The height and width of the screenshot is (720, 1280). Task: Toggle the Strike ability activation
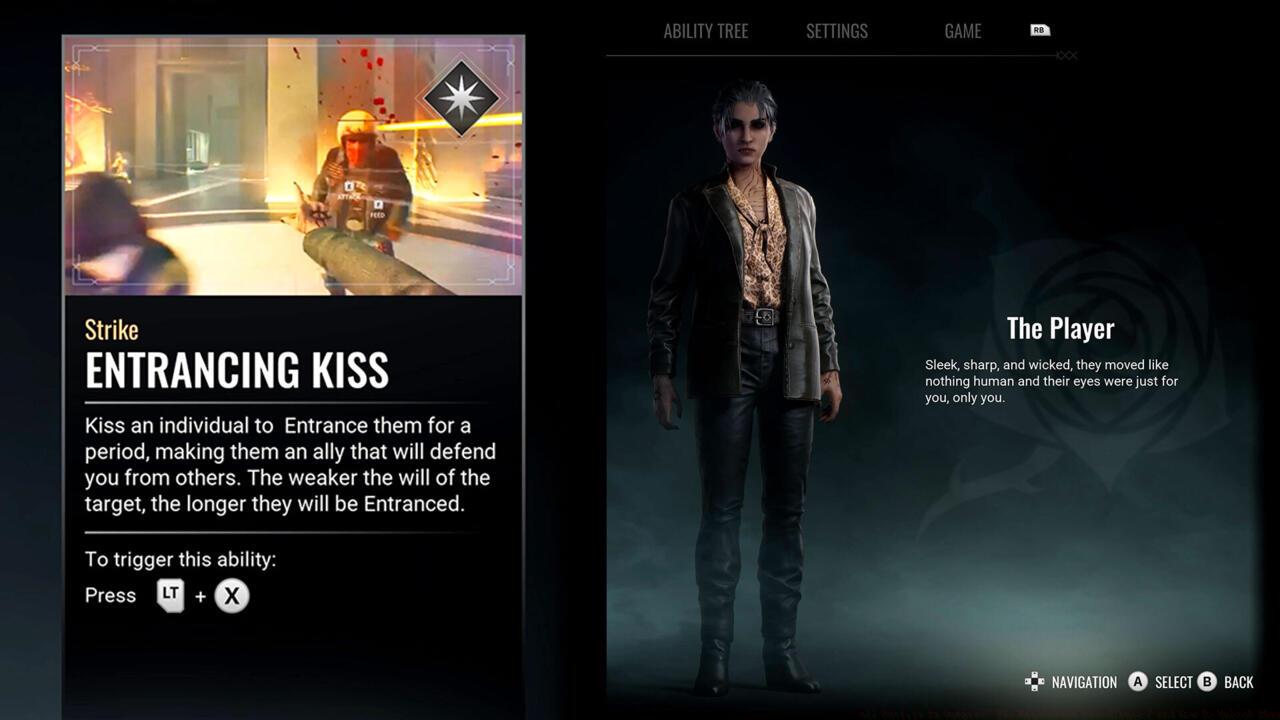(x=110, y=328)
